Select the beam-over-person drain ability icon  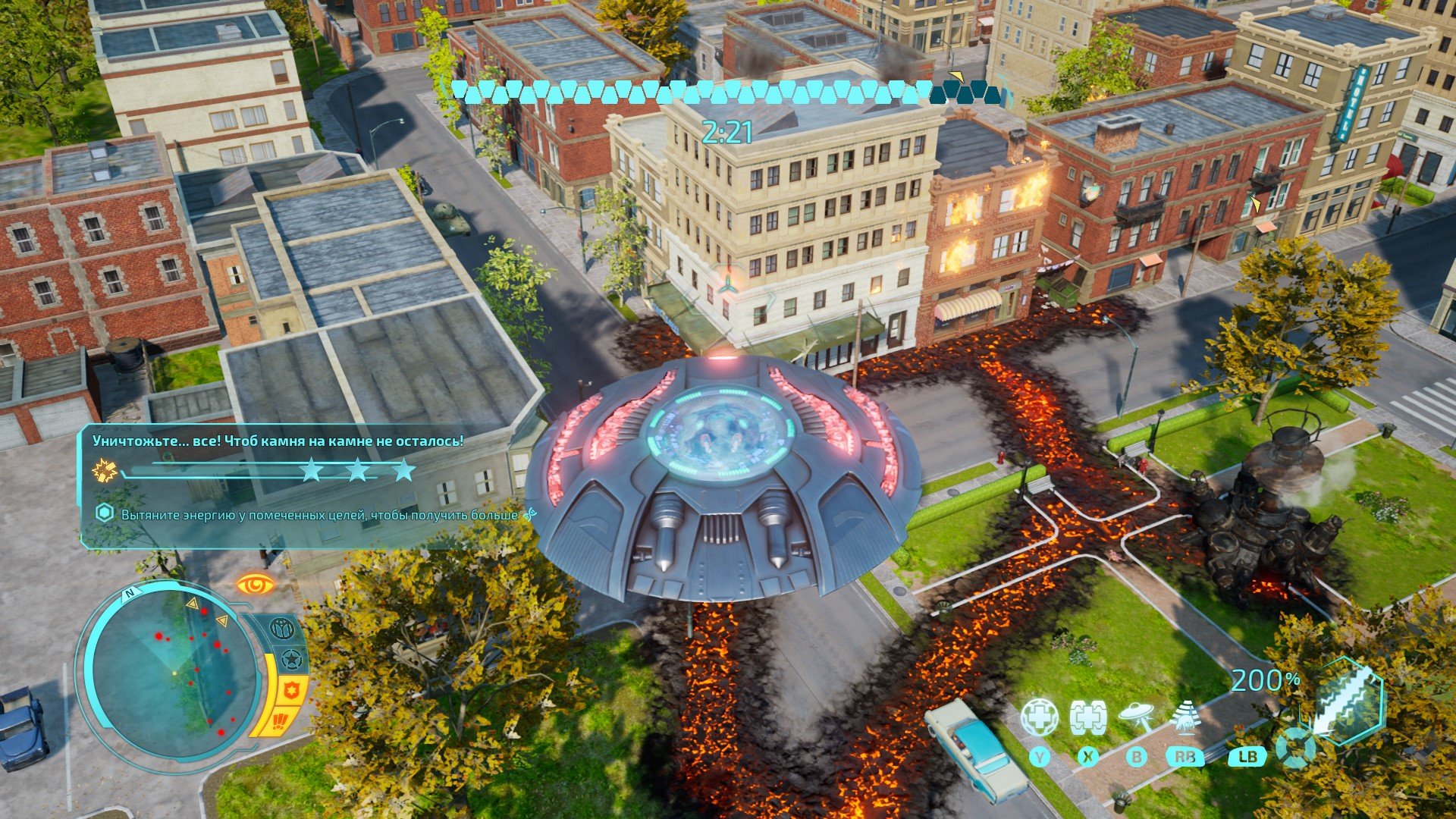click(1185, 717)
